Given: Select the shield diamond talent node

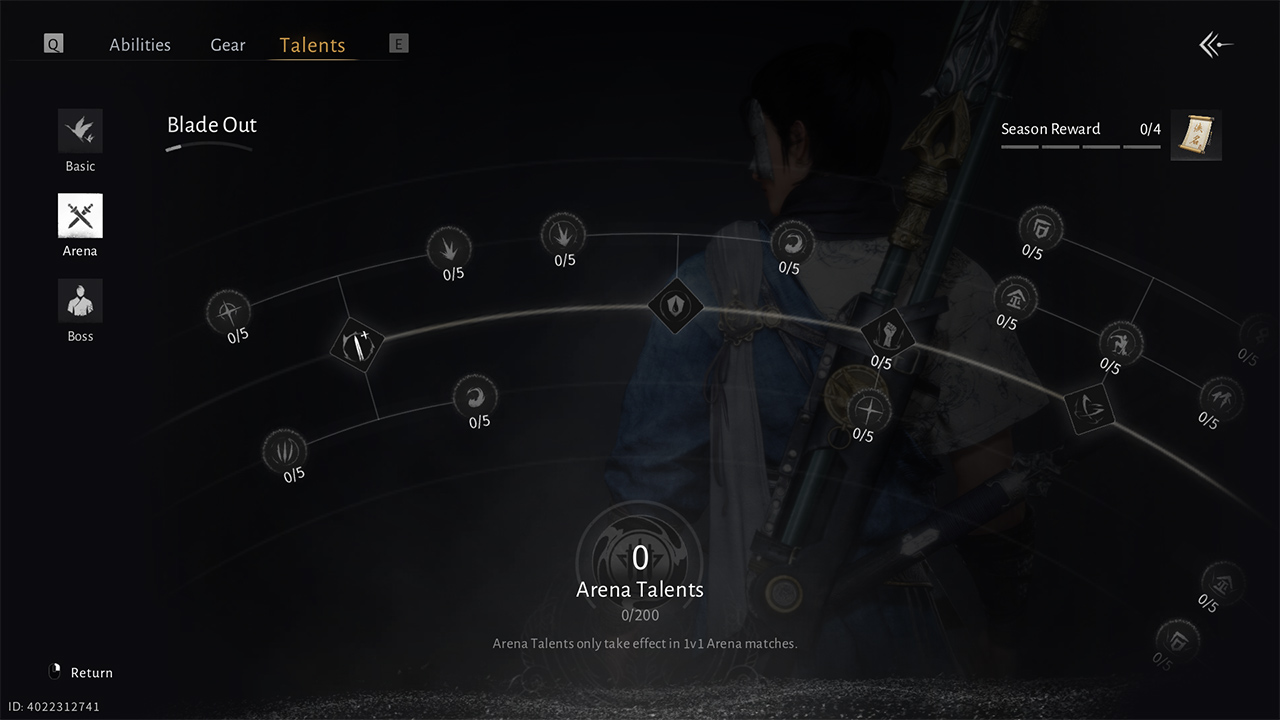Looking at the screenshot, I should coord(676,305).
